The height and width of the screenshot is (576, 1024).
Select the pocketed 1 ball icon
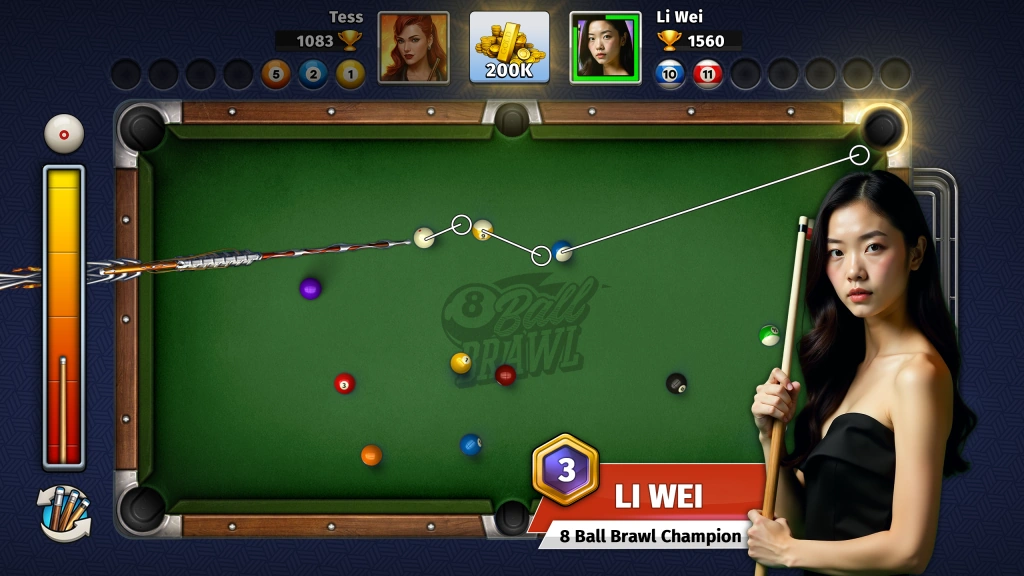click(350, 73)
